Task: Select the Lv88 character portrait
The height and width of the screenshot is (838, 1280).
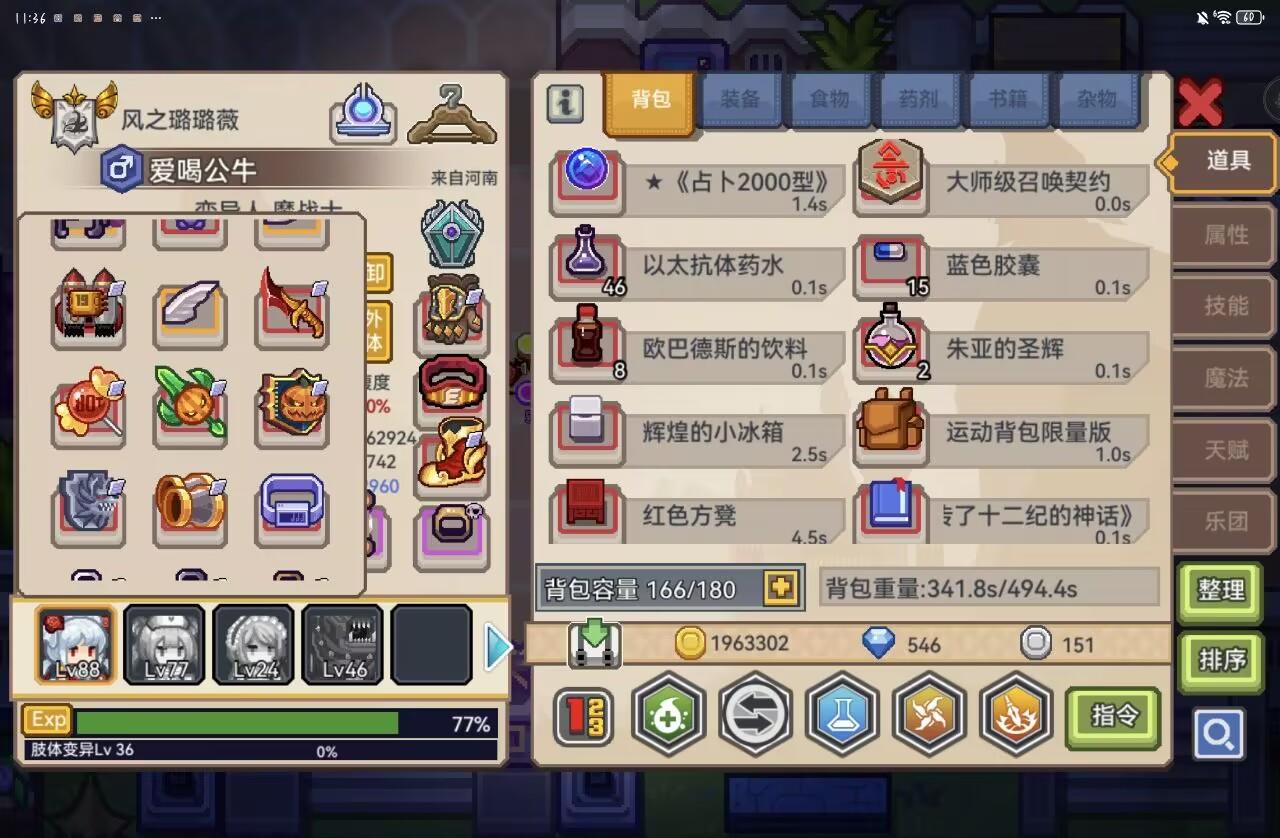Action: click(x=75, y=644)
